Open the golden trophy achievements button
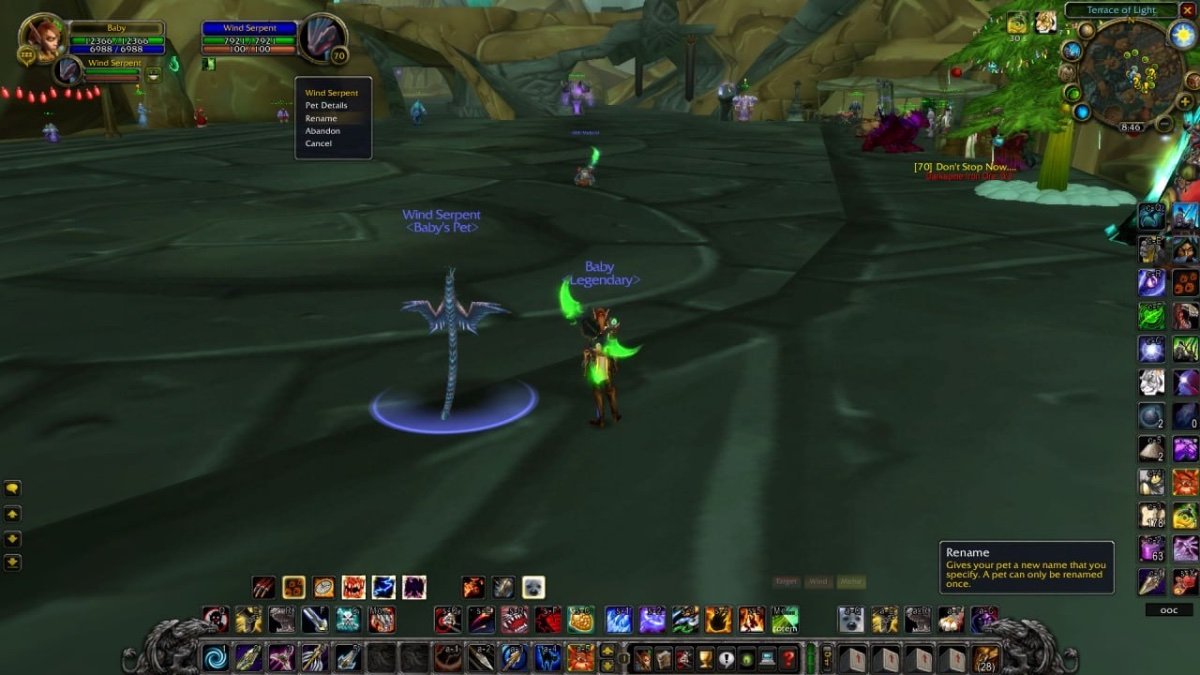This screenshot has width=1200, height=675. click(704, 658)
